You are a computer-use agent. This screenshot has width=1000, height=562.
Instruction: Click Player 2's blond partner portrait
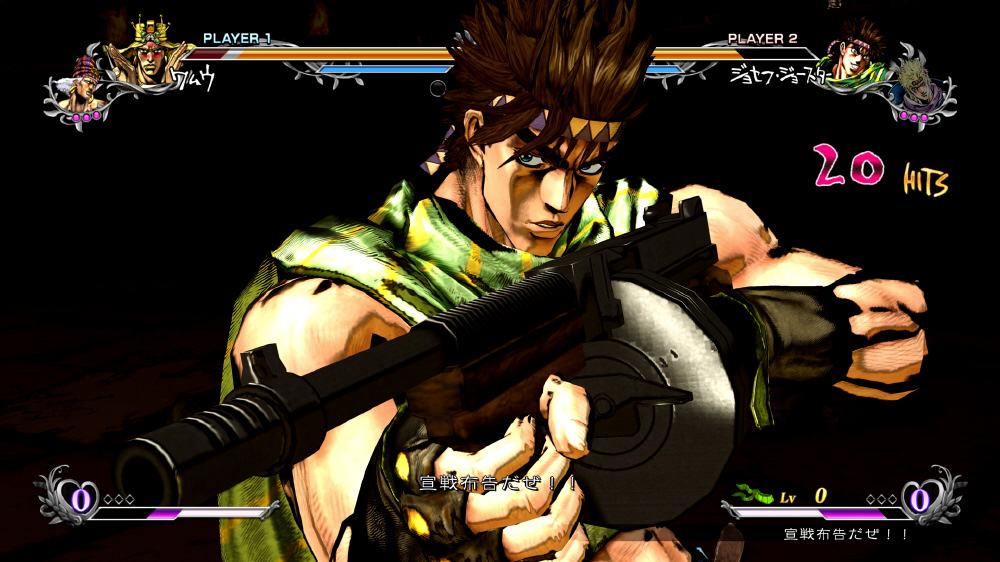point(917,84)
